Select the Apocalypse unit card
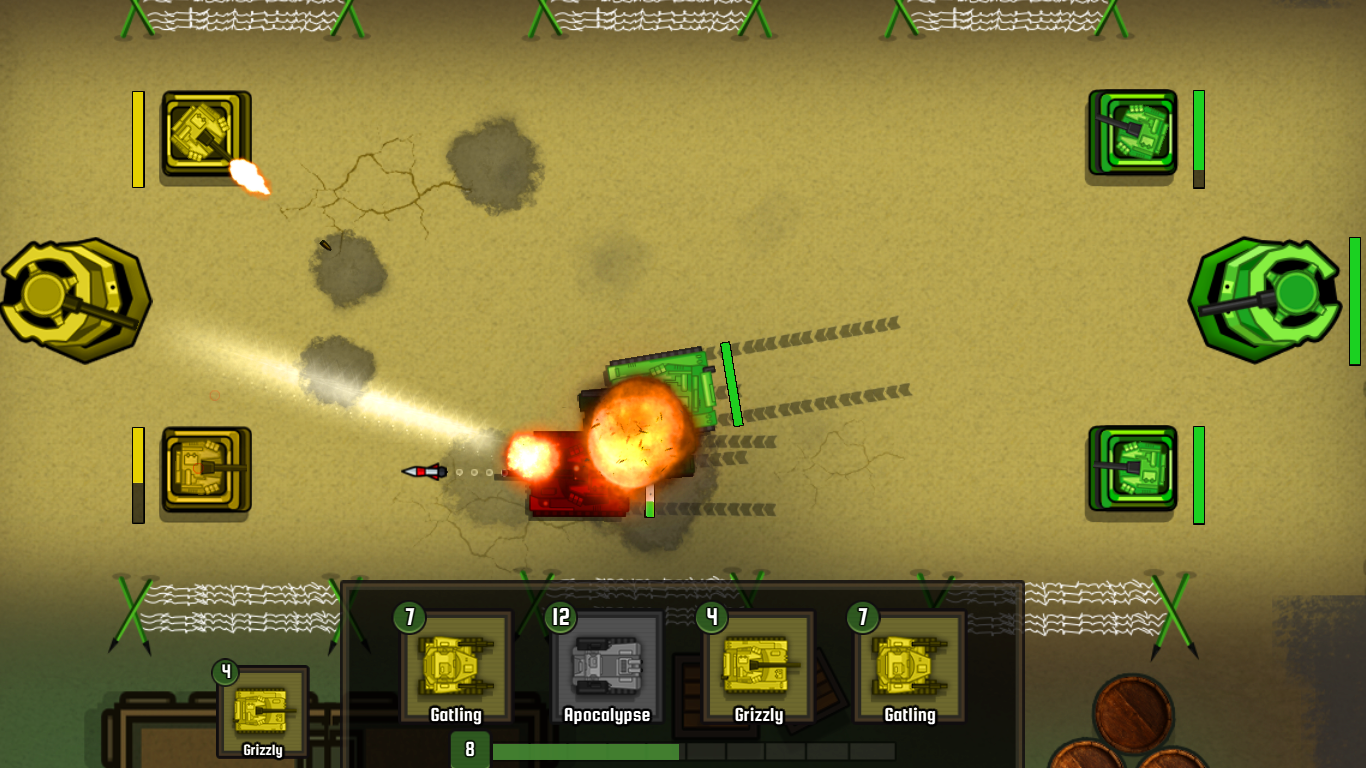Image resolution: width=1366 pixels, height=768 pixels. 606,663
